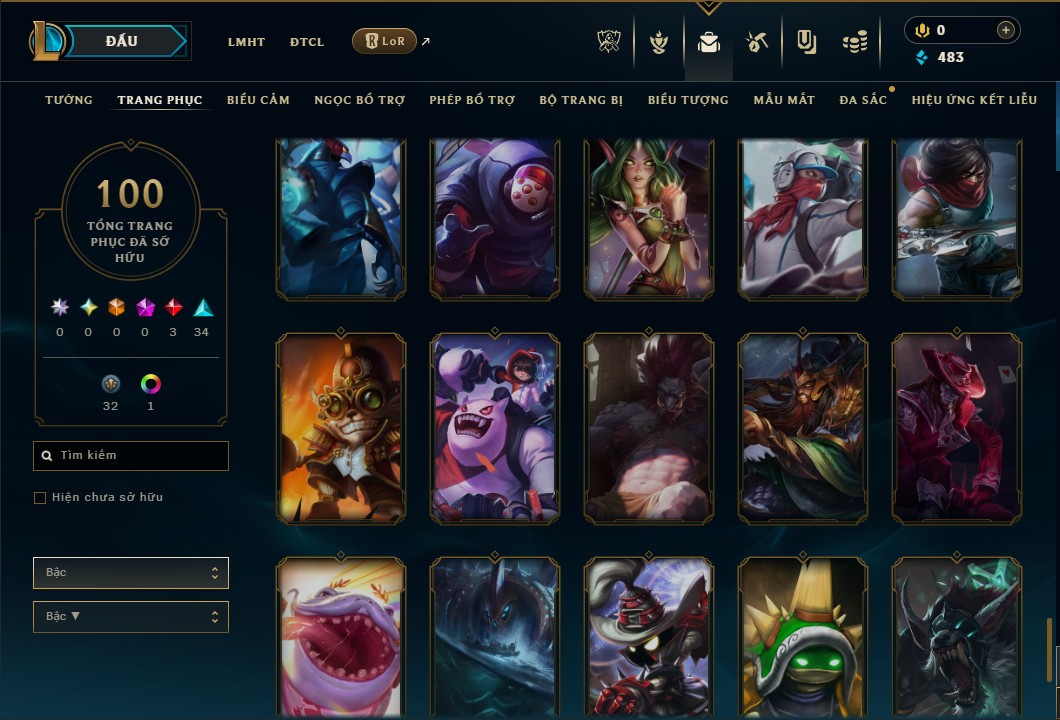Open the PHÉP BỔ TRỢ tab
The height and width of the screenshot is (720, 1060).
click(x=472, y=100)
